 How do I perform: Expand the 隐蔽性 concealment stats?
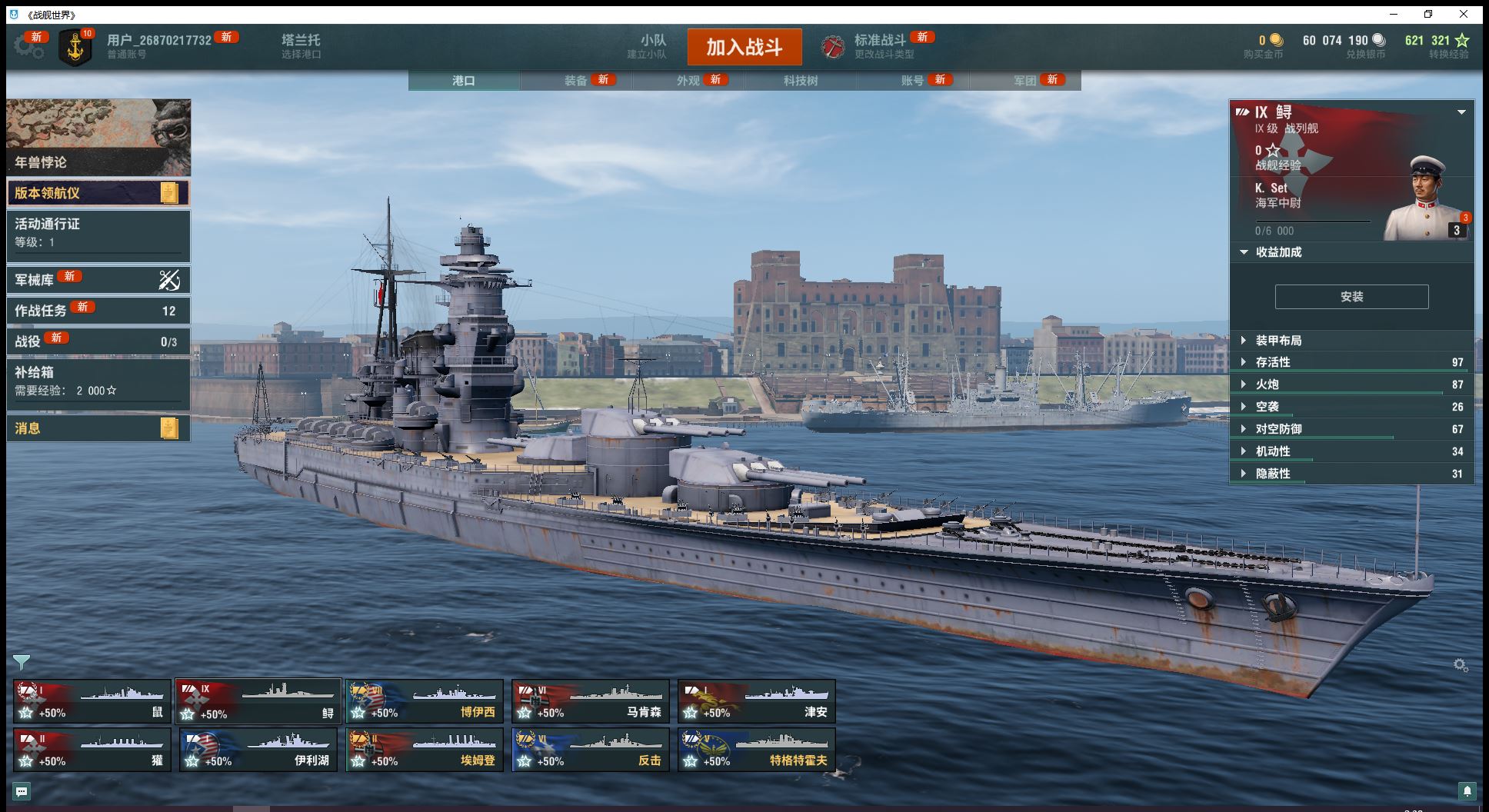click(1273, 474)
